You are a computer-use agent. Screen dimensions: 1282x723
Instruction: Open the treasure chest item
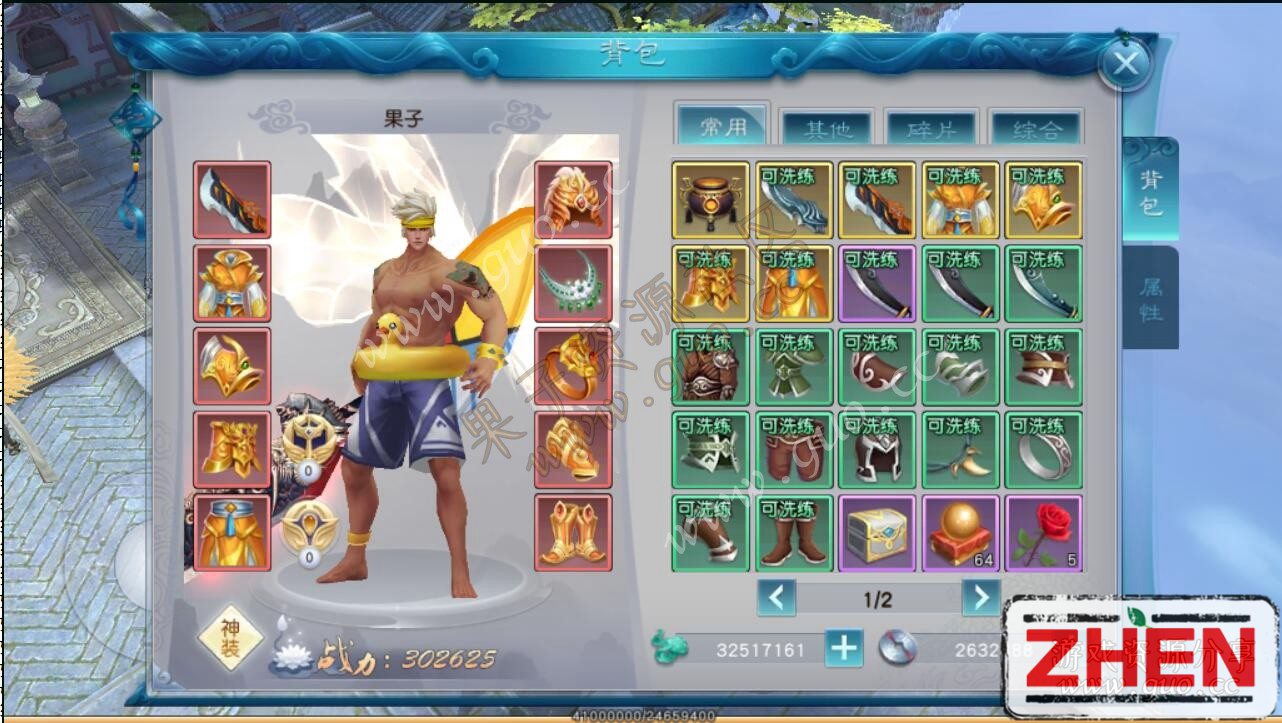point(877,533)
